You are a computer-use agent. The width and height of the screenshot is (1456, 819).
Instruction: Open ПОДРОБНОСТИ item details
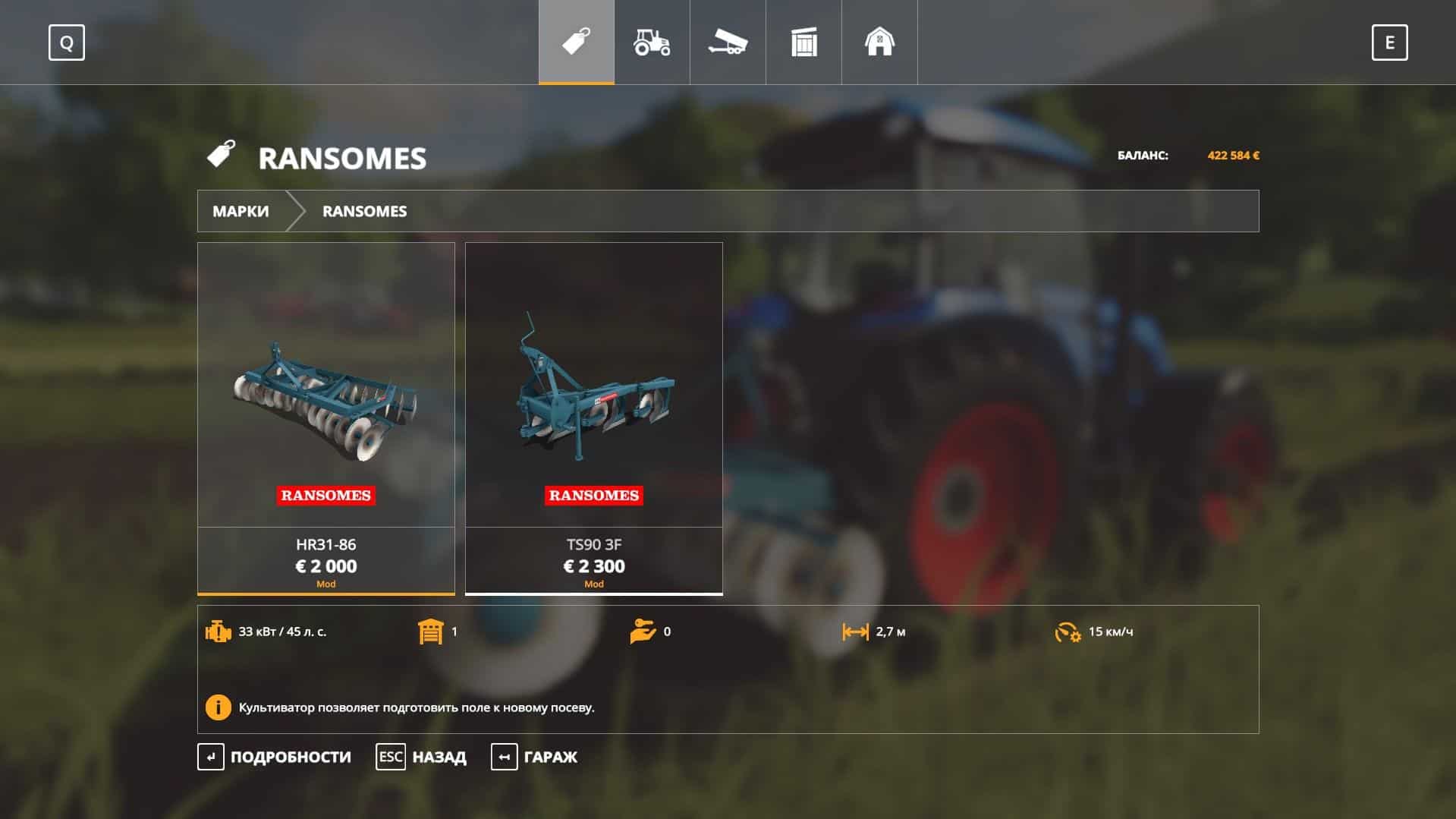[x=275, y=757]
